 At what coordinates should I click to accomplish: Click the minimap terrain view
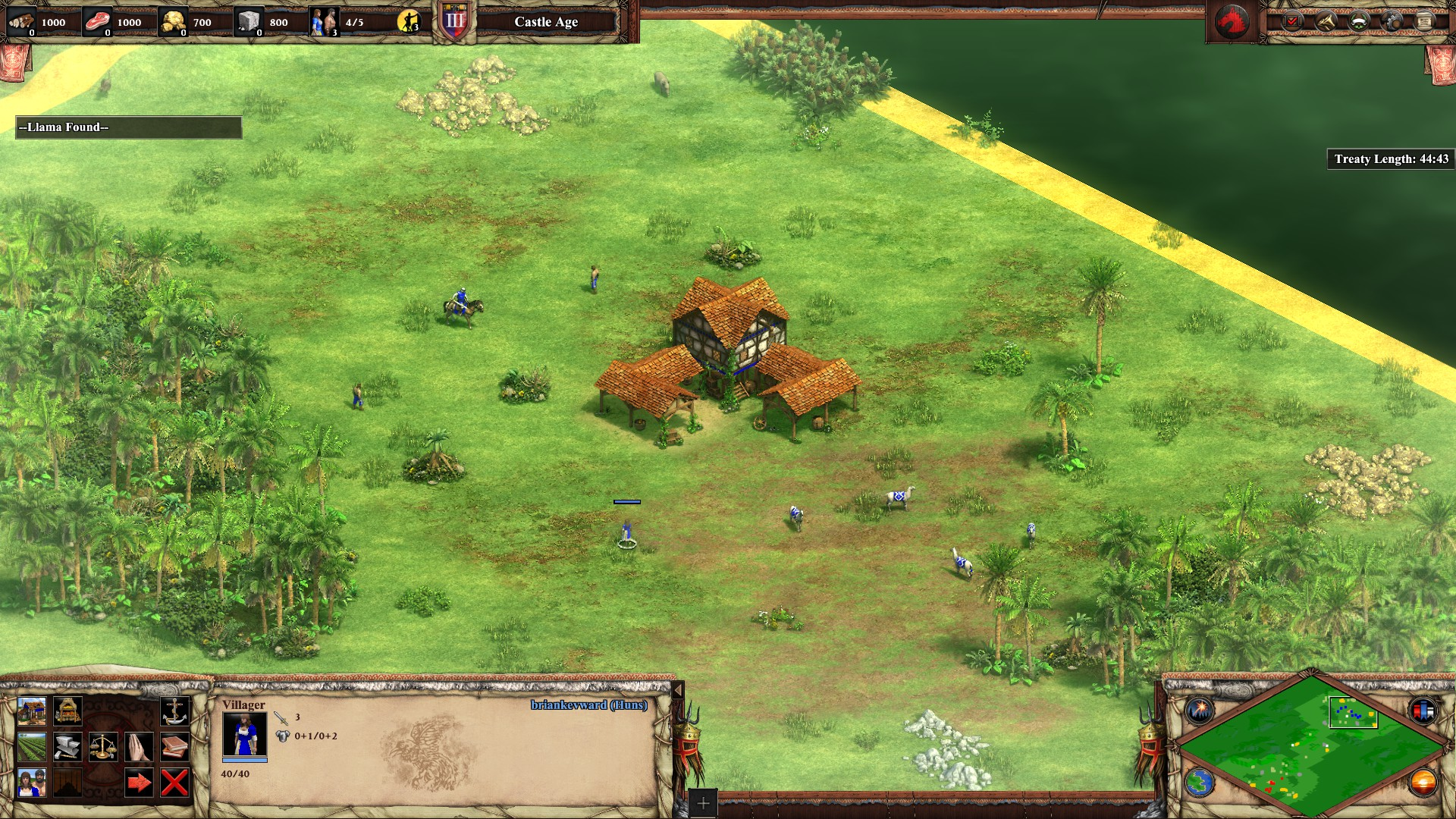tap(1310, 748)
